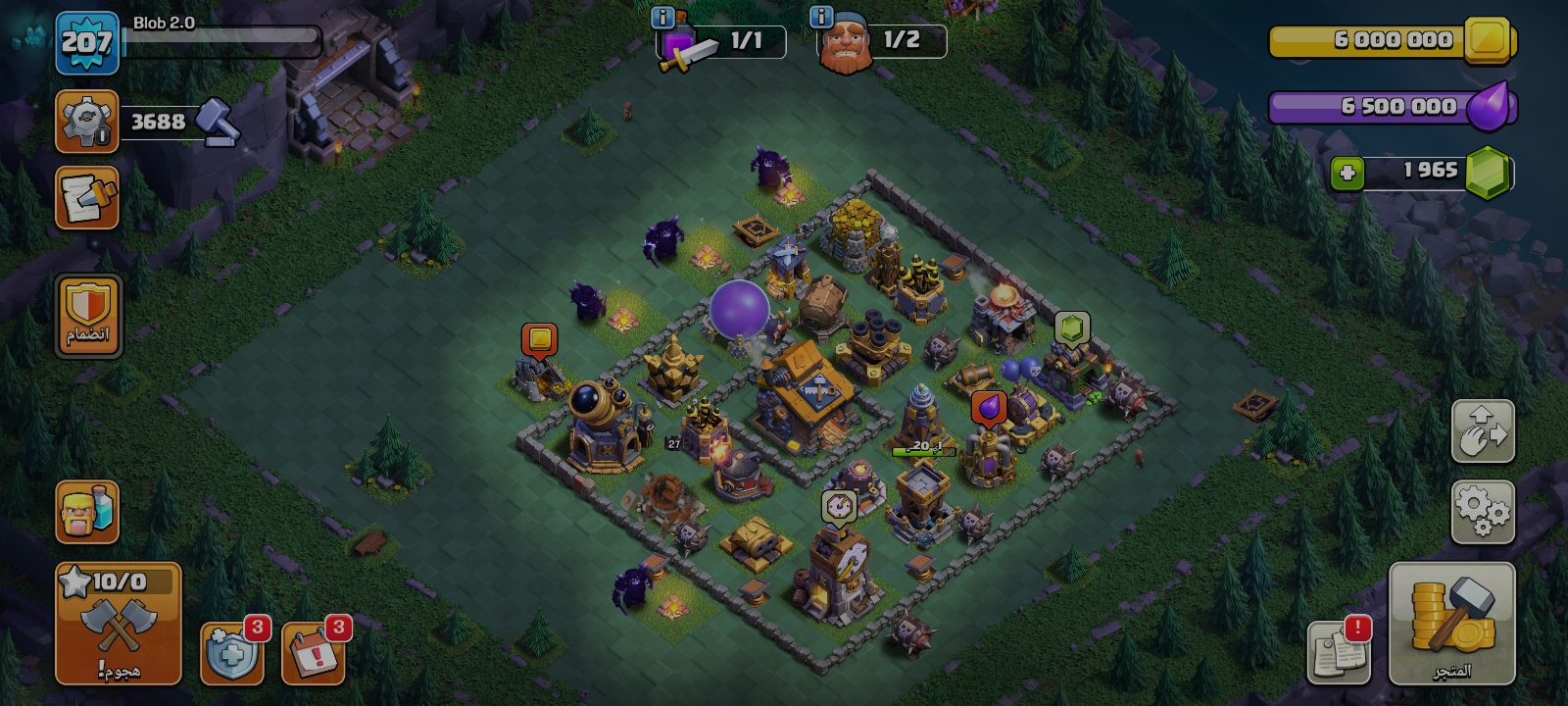Start an attack with the crossed axes button

[119, 623]
